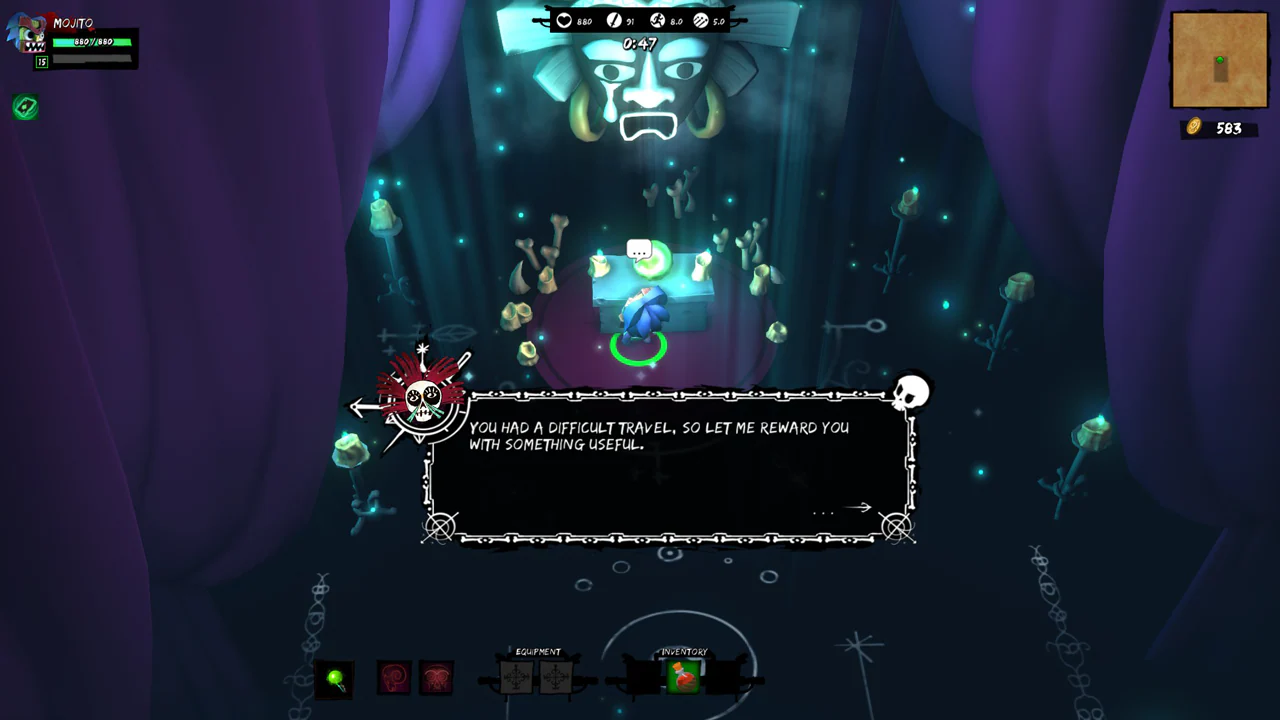Click the running speed icon showing 8.0

(657, 21)
